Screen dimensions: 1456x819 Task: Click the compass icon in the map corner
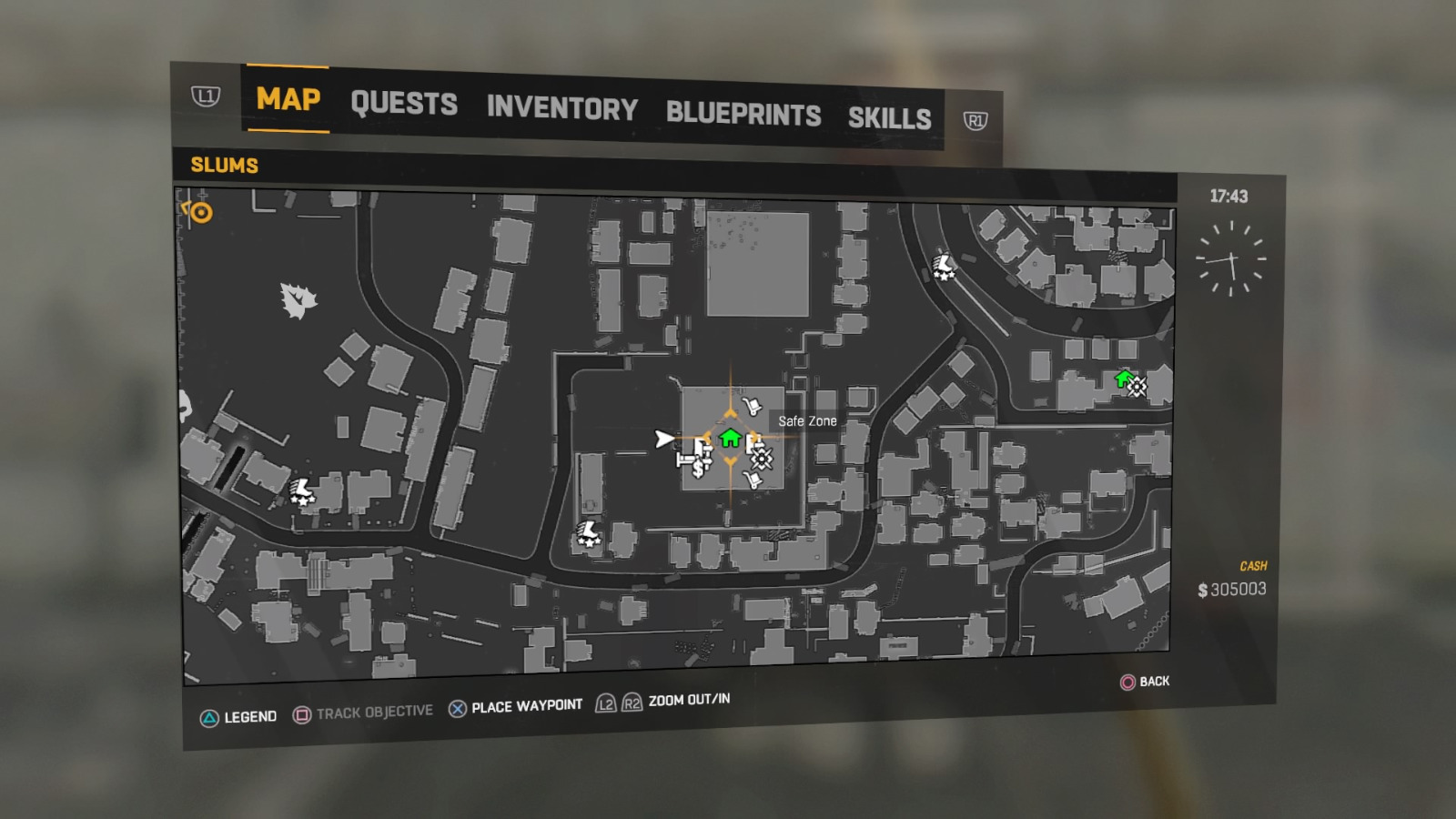198,214
